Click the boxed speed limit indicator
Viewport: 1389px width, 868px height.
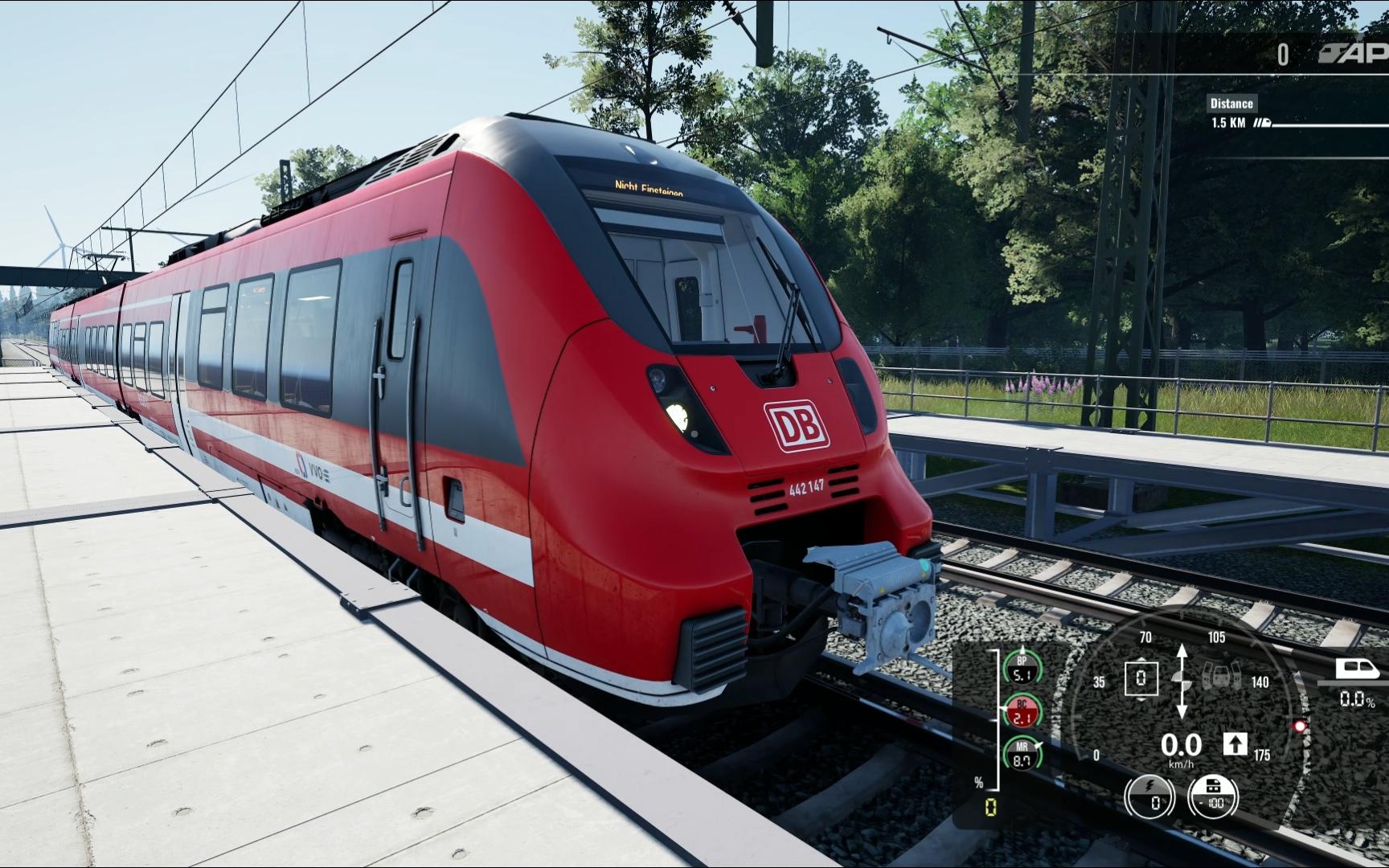[1141, 678]
